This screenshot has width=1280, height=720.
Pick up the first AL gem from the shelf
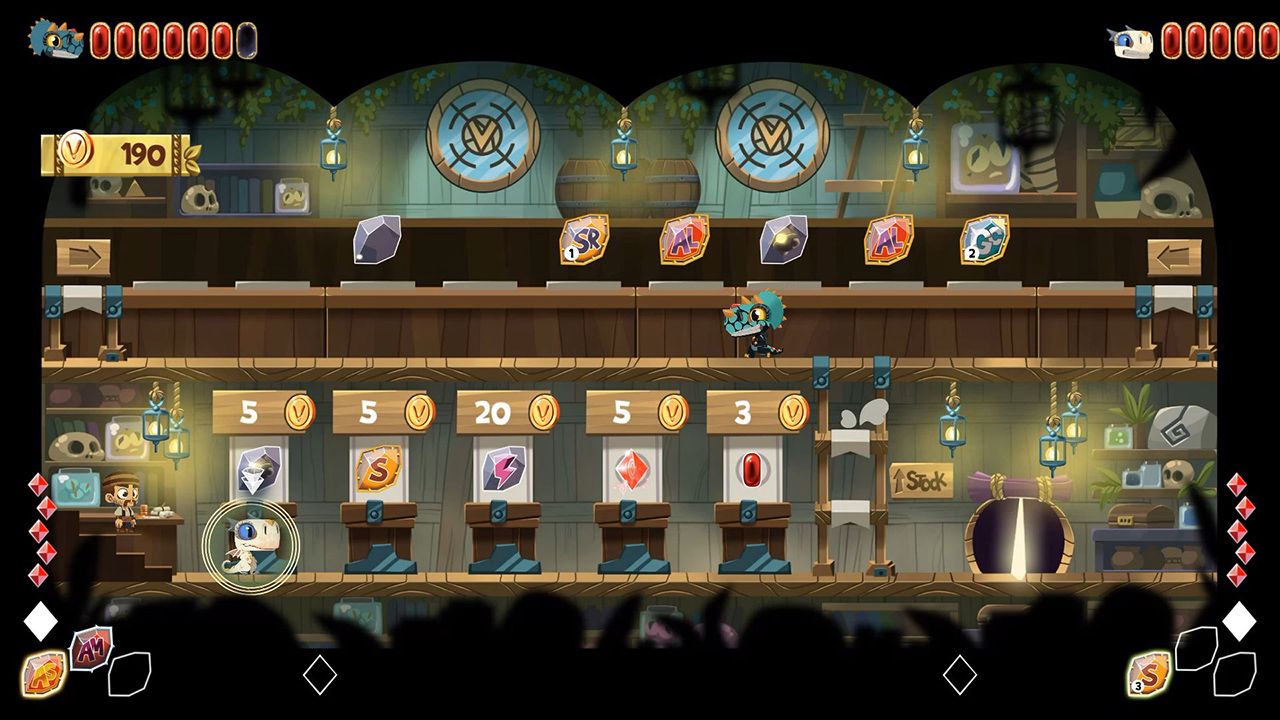(684, 240)
